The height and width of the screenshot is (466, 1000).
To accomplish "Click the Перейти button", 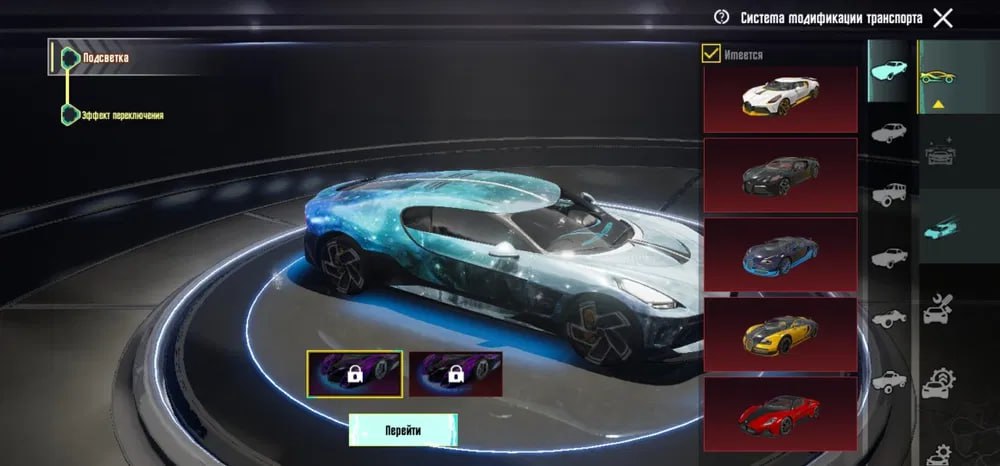I will point(403,430).
